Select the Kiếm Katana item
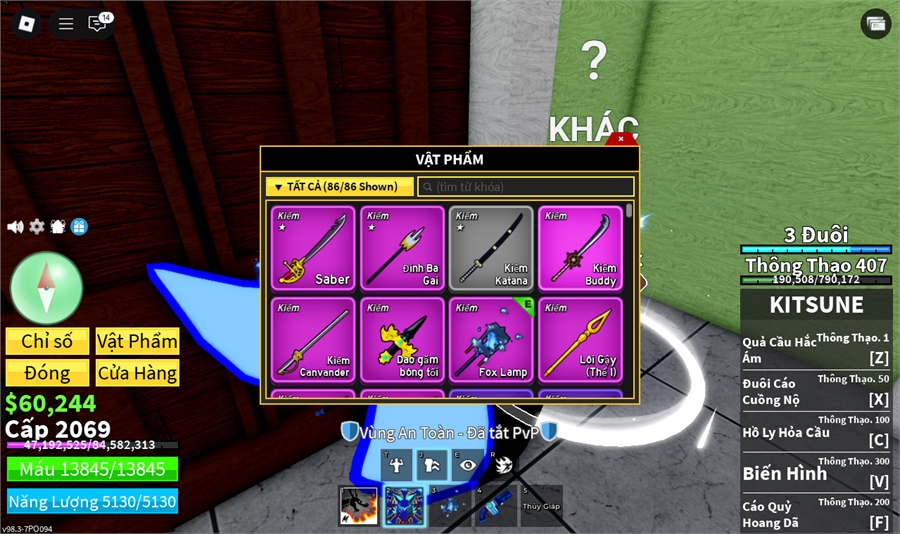This screenshot has height=534, width=900. tap(490, 248)
